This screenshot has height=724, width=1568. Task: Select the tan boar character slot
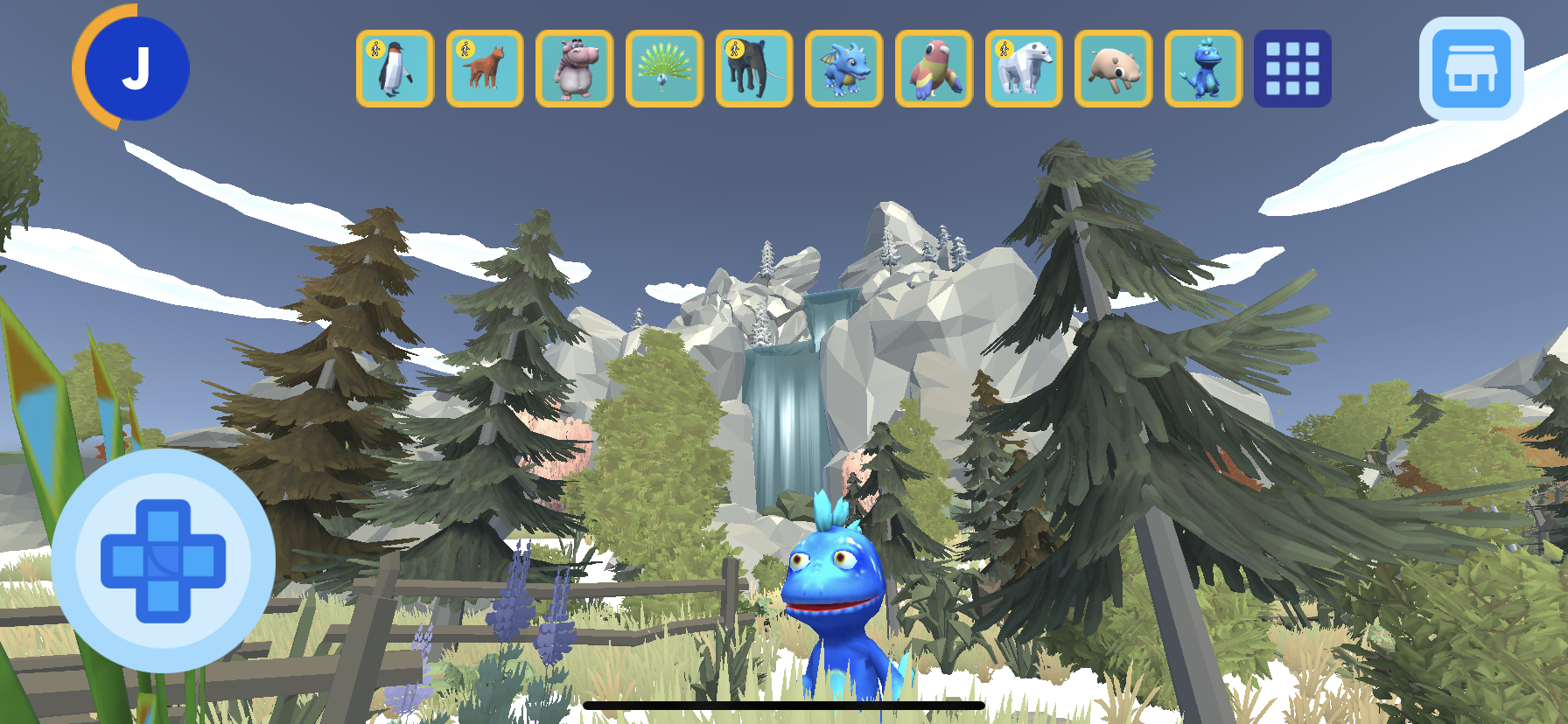click(x=1113, y=69)
